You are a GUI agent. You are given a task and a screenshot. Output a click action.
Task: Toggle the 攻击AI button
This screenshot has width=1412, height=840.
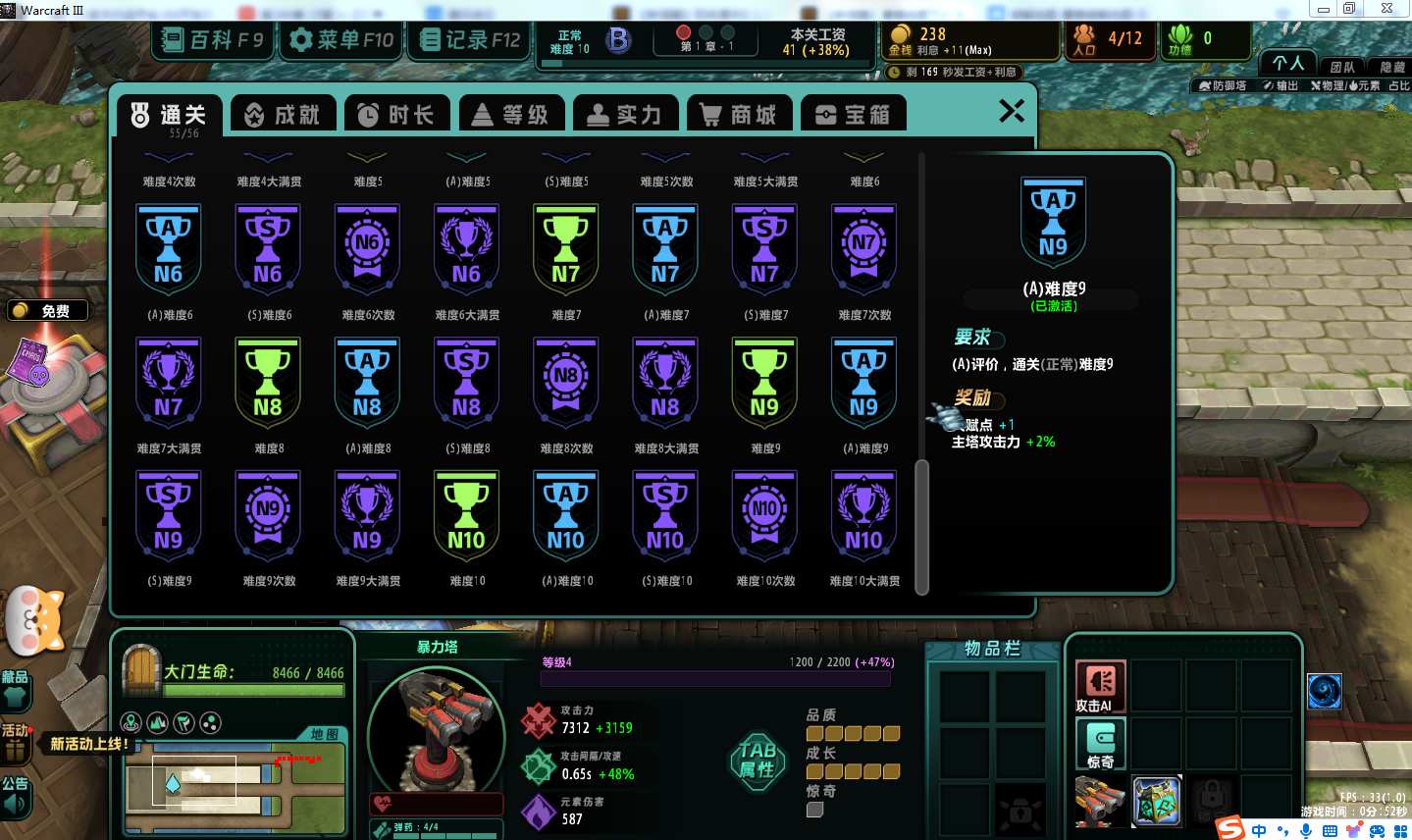pos(1100,685)
